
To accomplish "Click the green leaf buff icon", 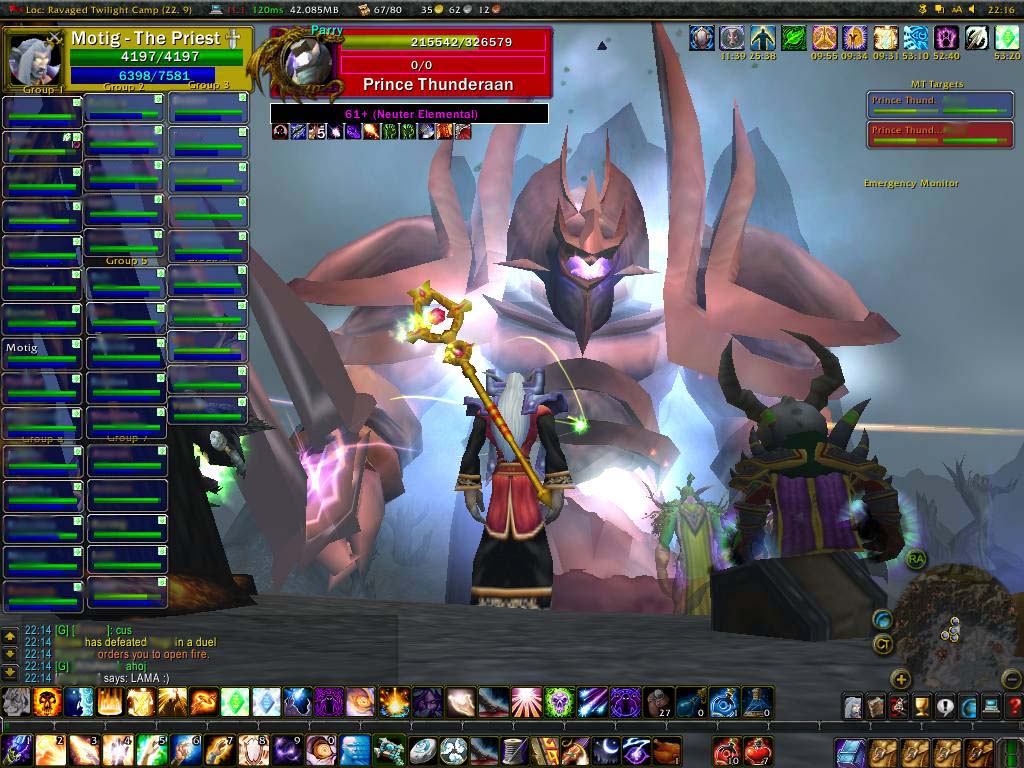I will (793, 39).
